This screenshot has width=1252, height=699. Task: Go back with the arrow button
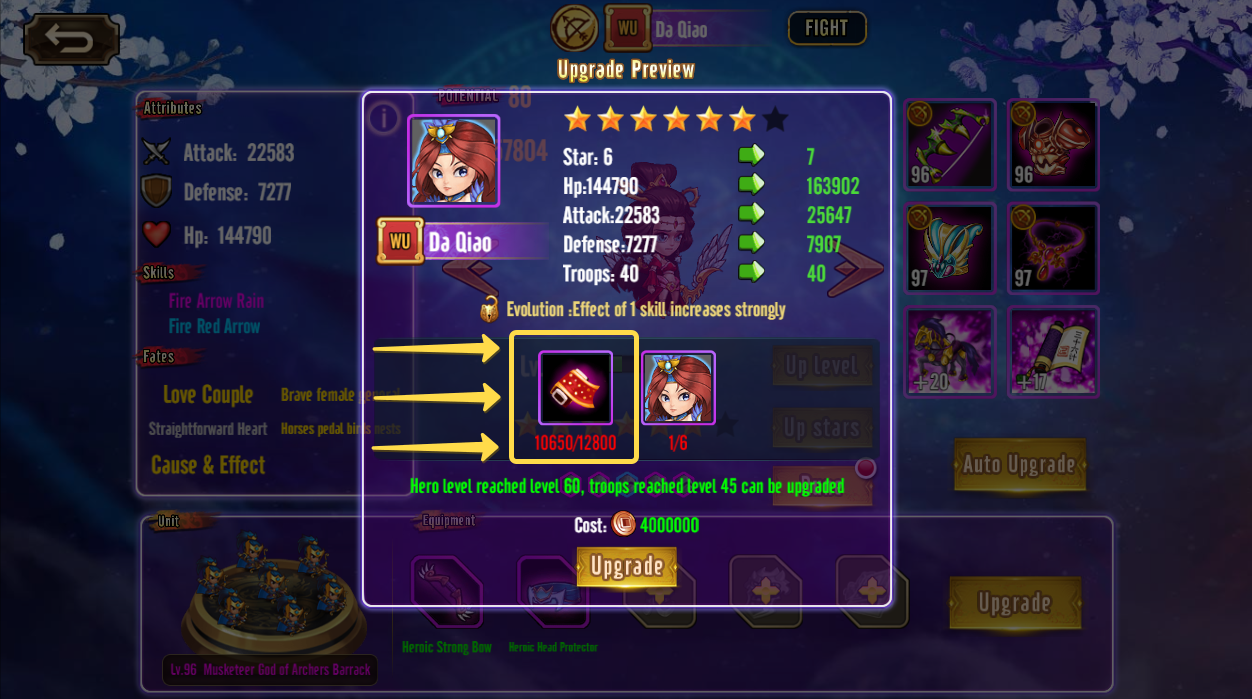click(71, 40)
